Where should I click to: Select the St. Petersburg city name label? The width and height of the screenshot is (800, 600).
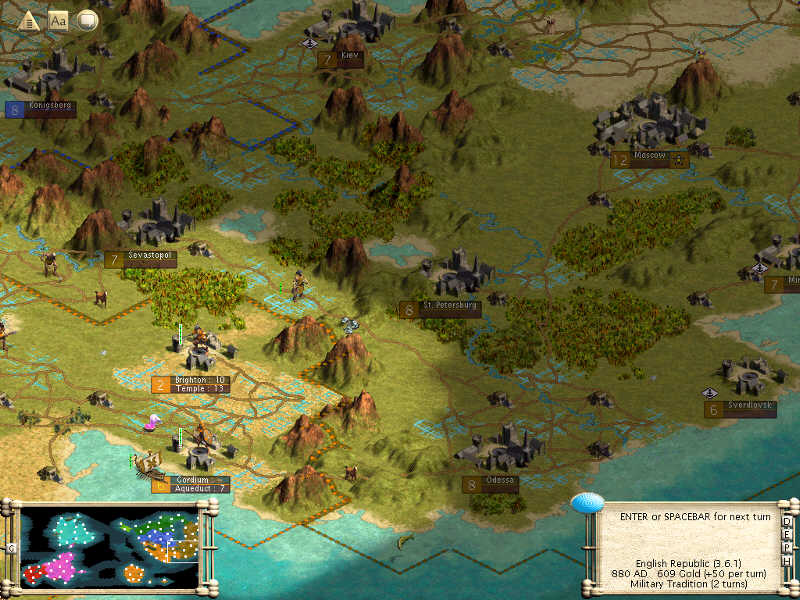pyautogui.click(x=451, y=304)
